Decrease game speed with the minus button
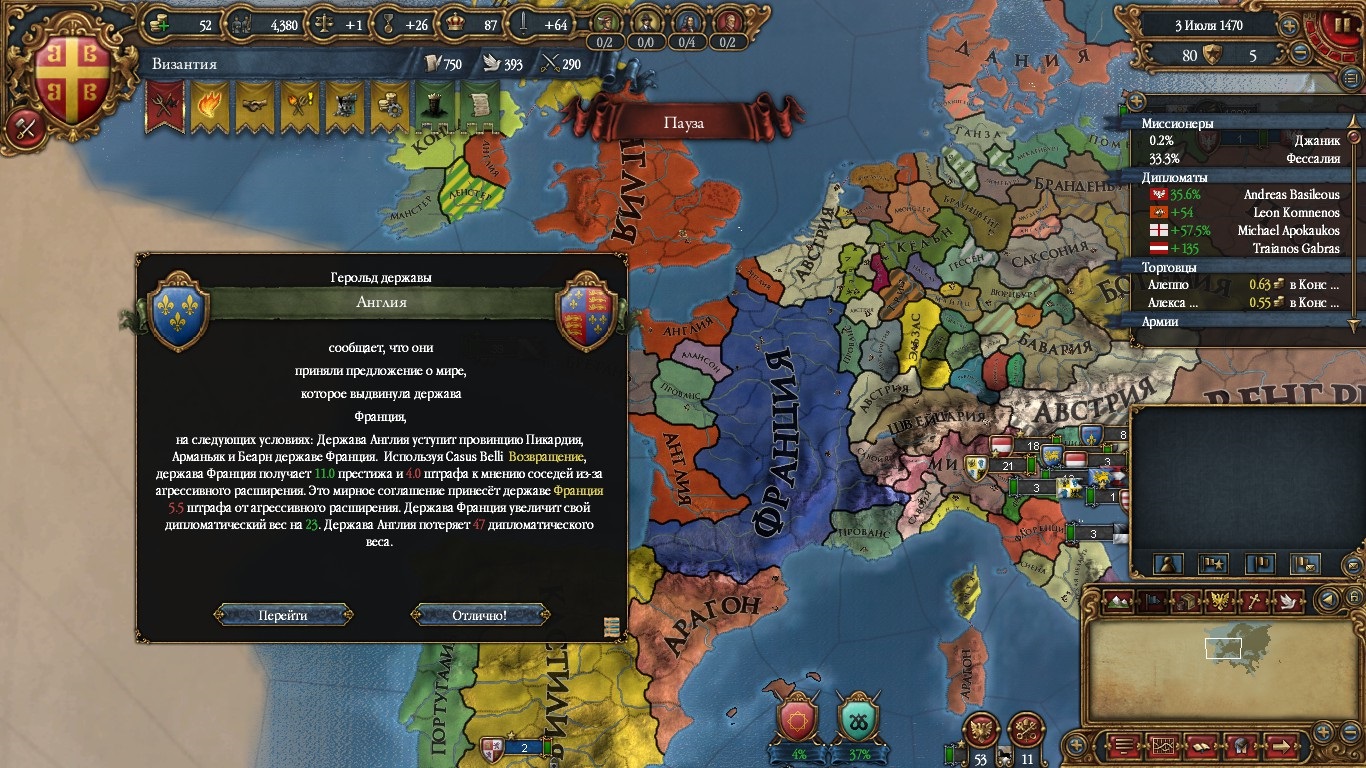This screenshot has height=768, width=1366. point(1300,54)
